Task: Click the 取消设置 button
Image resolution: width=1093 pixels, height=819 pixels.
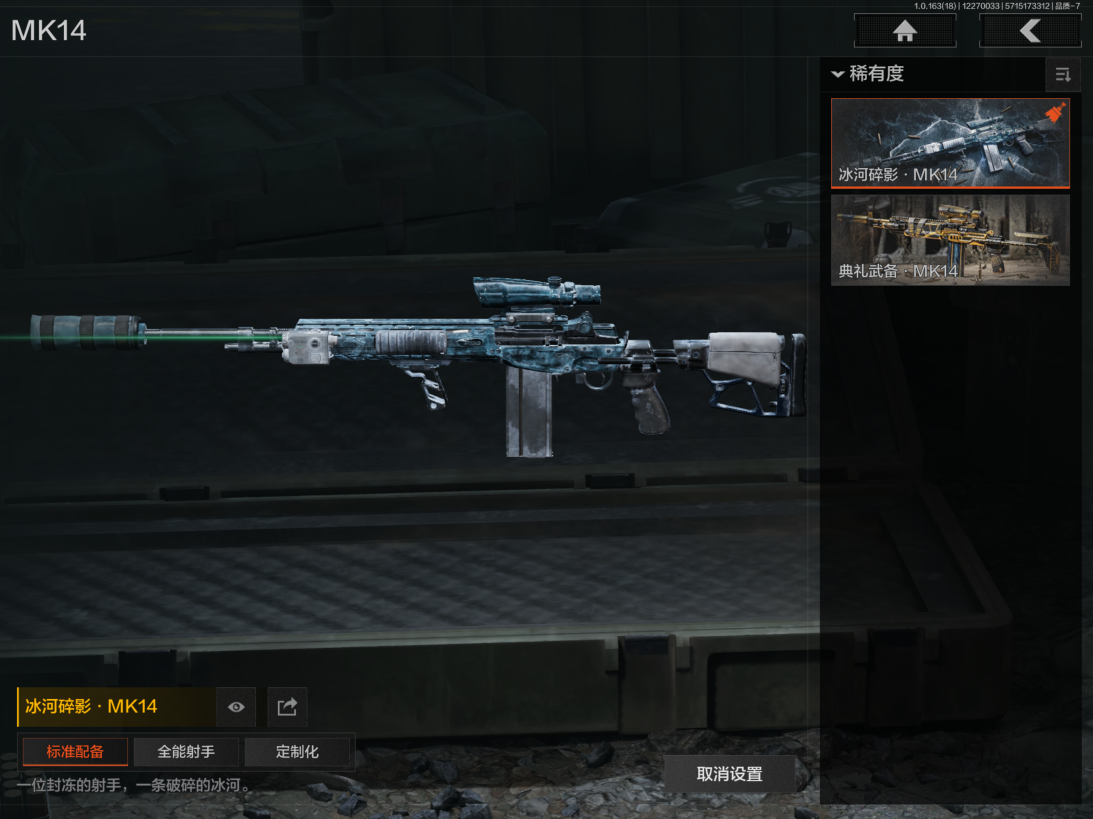Action: [x=729, y=774]
